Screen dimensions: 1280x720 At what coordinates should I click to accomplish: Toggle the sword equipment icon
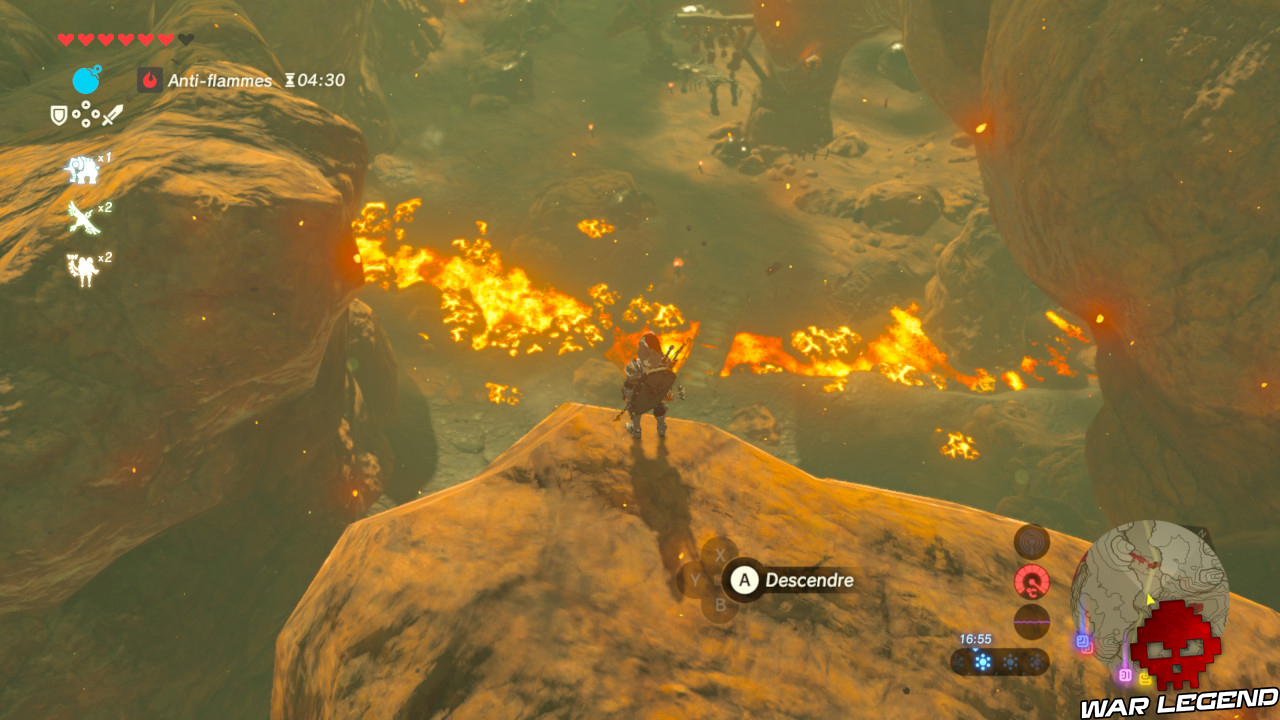[x=112, y=114]
